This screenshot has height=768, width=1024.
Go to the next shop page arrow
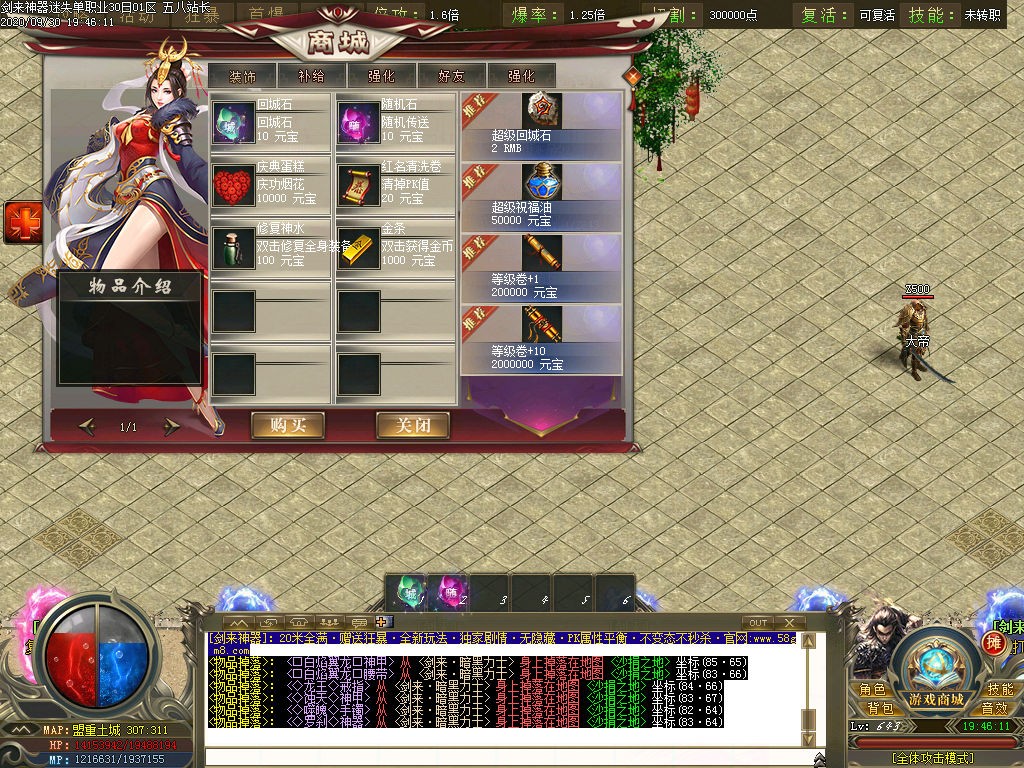click(172, 427)
